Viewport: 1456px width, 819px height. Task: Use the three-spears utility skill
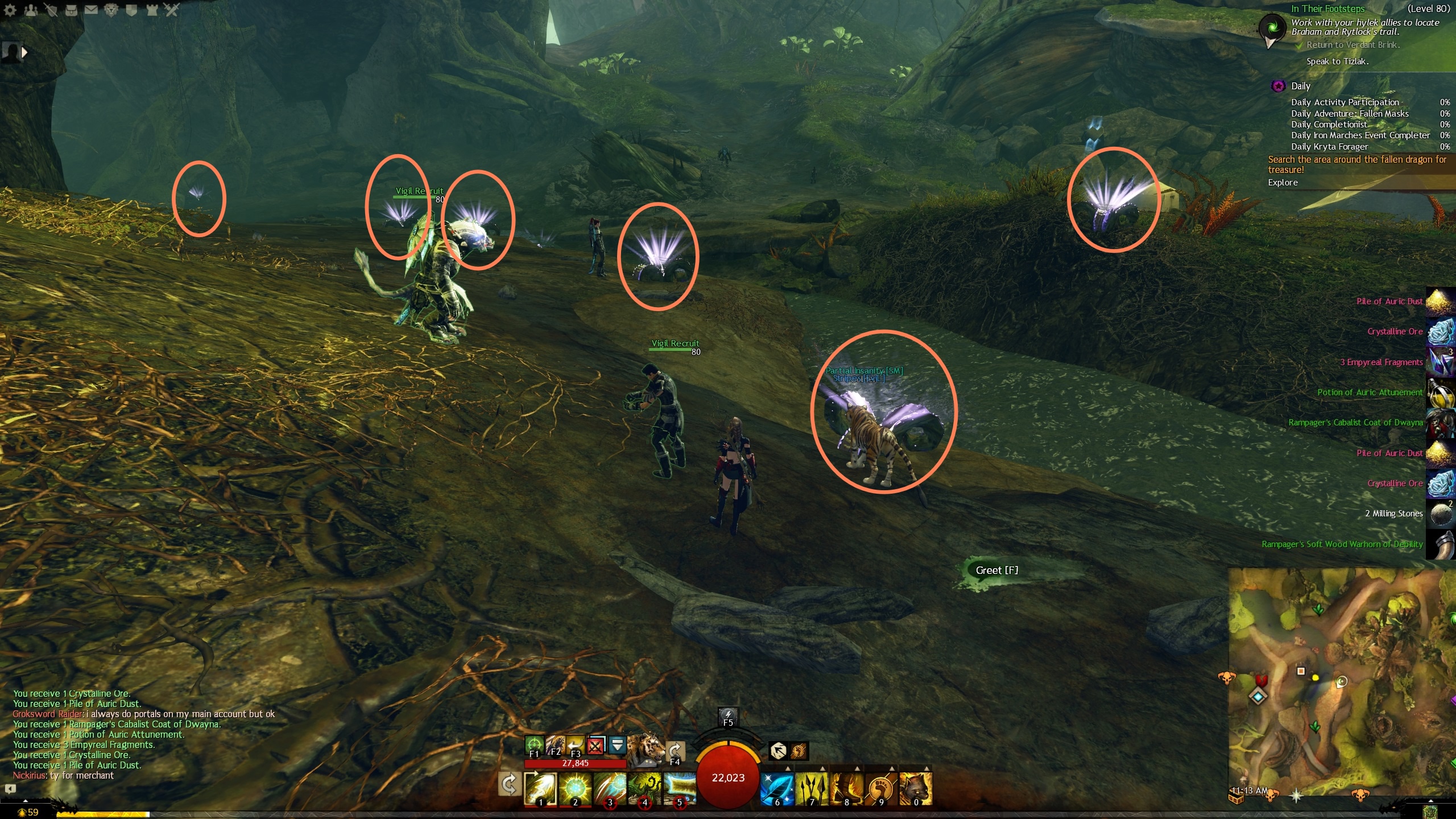point(812,789)
